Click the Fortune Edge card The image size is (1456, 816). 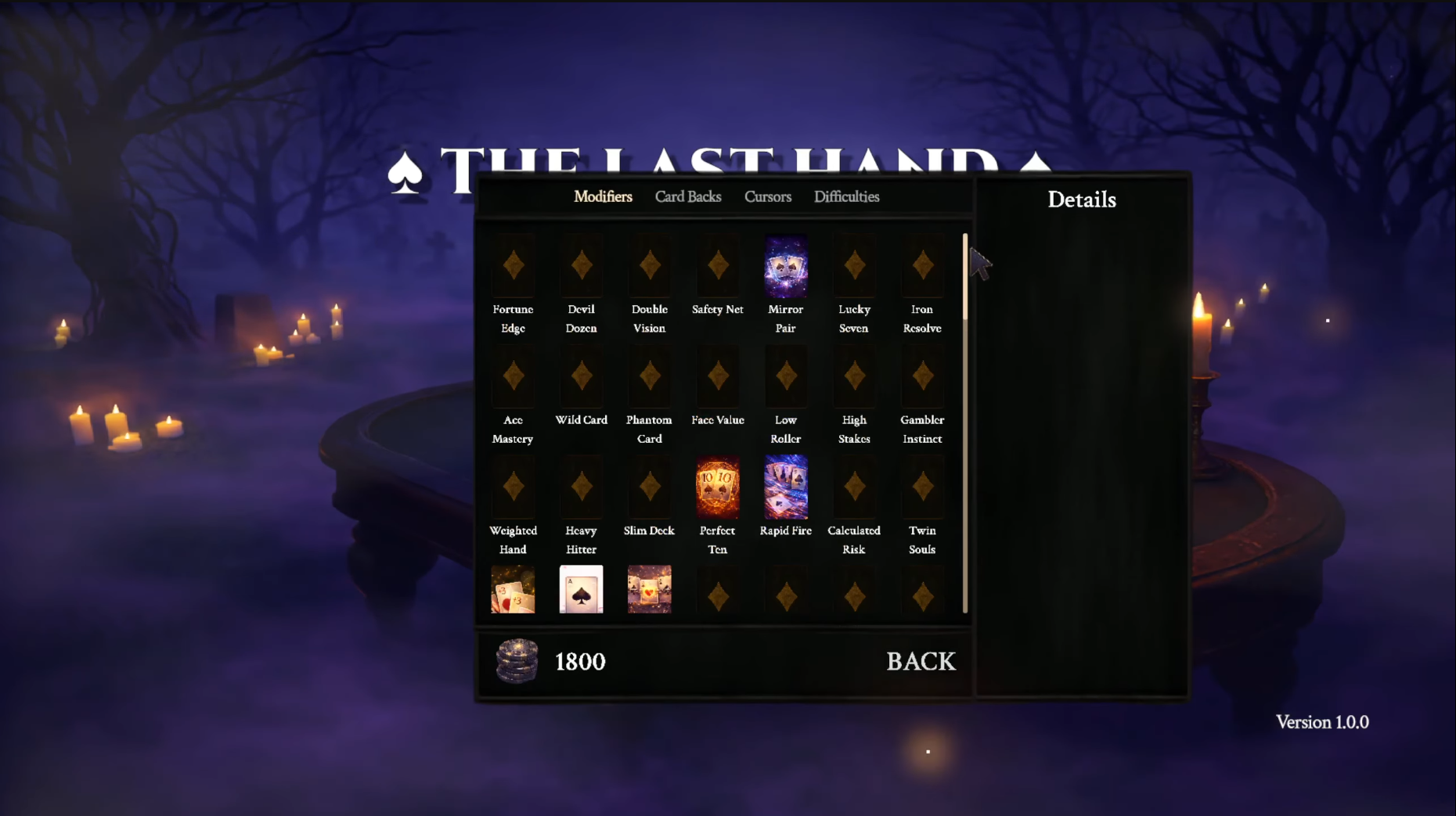pyautogui.click(x=514, y=268)
